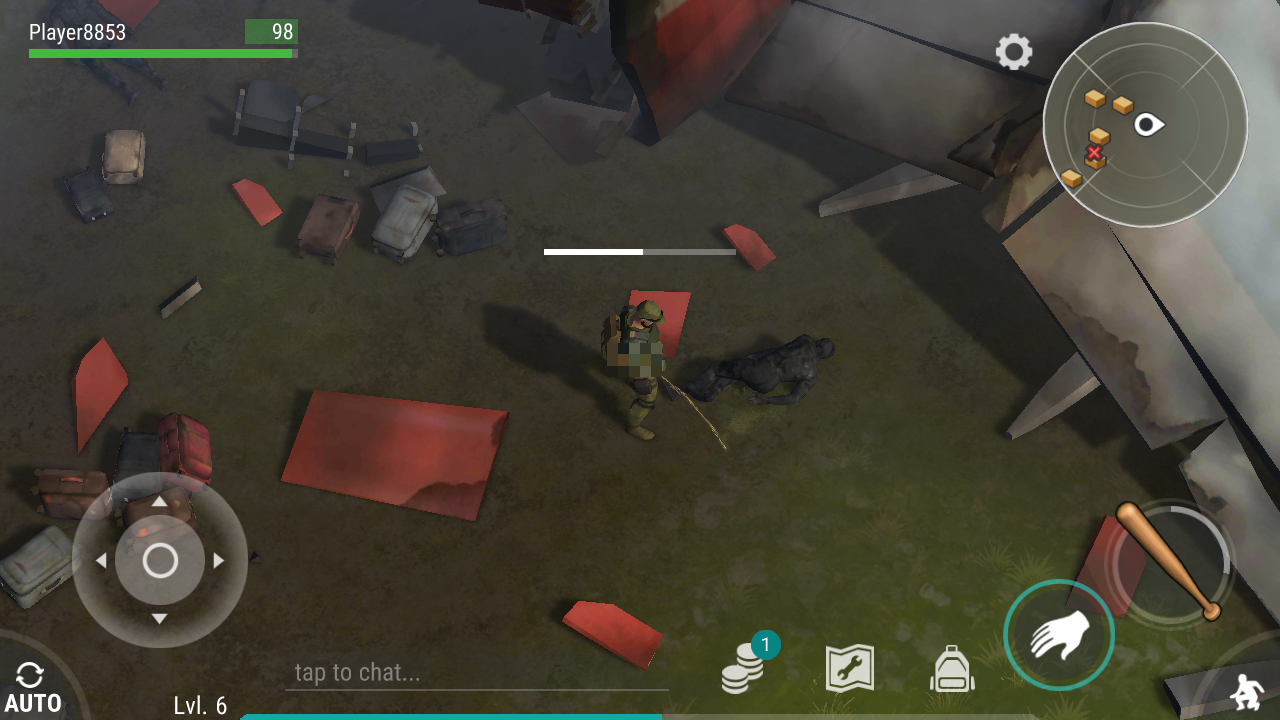Select the tap to chat field
1280x720 pixels.
tap(476, 673)
